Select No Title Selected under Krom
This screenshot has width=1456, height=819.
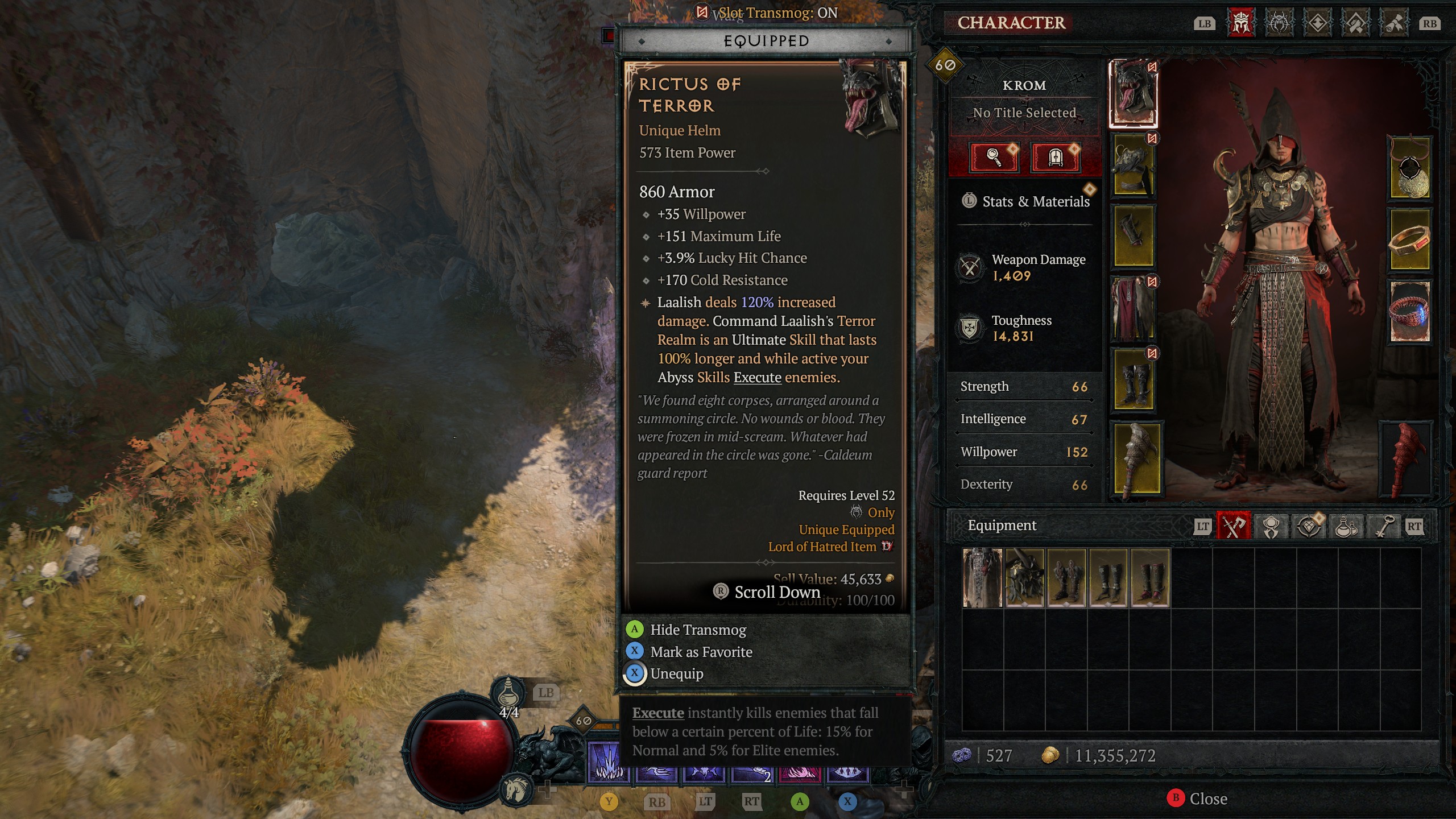pos(1024,113)
